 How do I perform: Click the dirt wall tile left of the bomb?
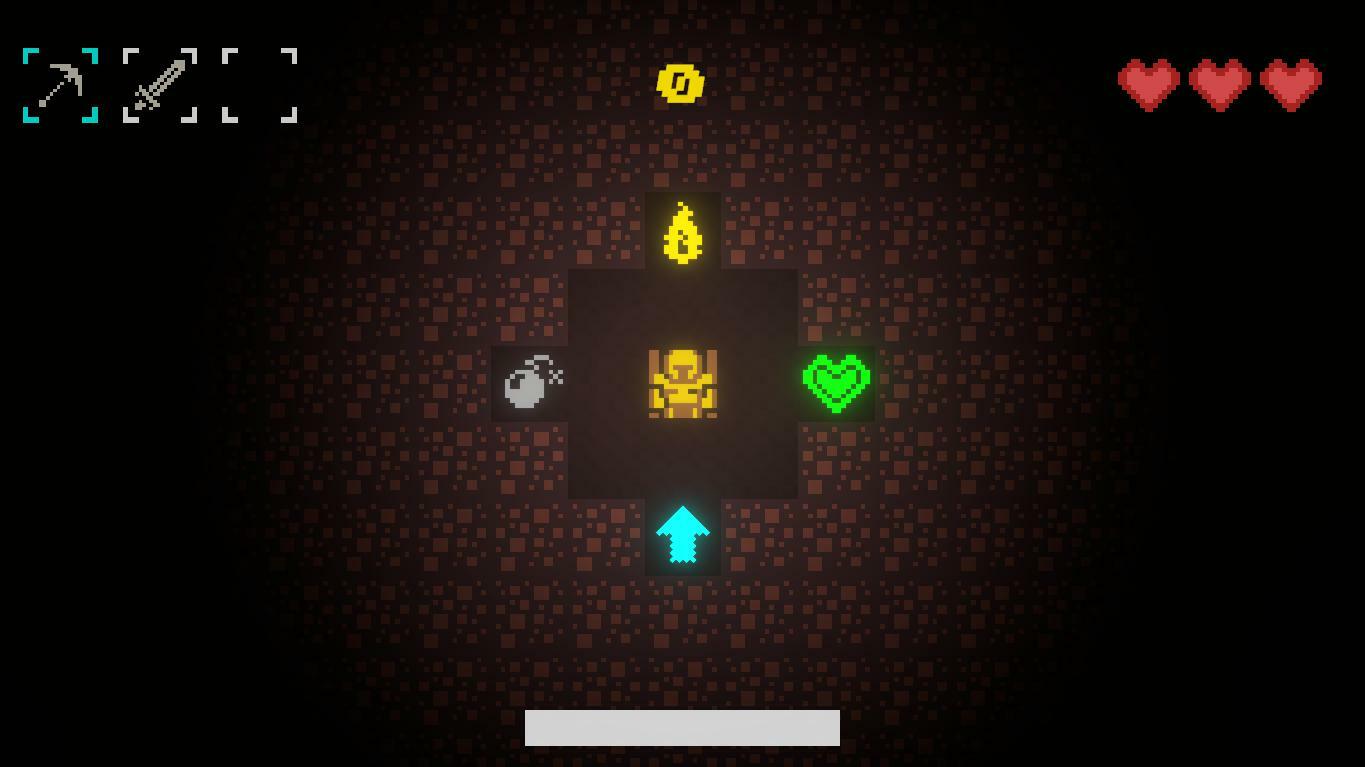tap(450, 385)
